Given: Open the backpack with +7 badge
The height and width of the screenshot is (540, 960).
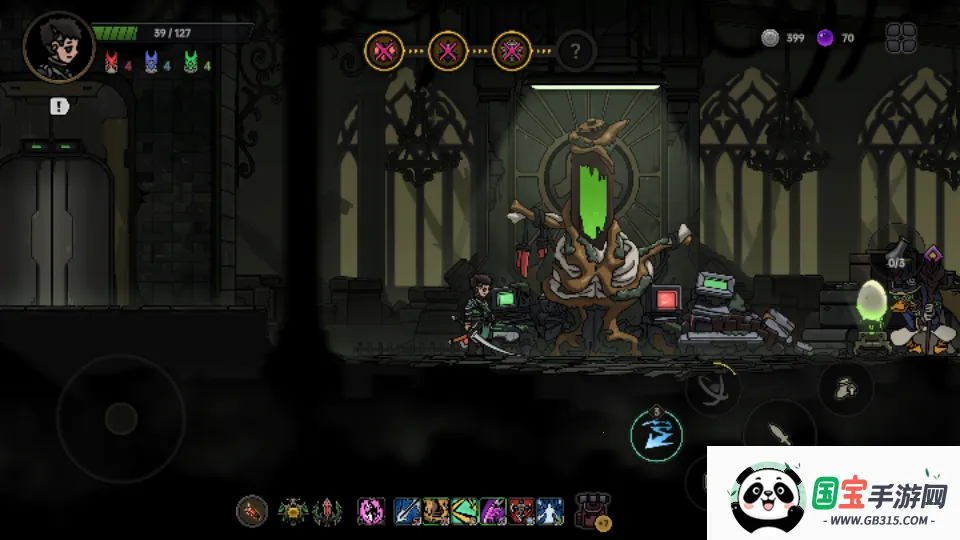Looking at the screenshot, I should pos(592,511).
